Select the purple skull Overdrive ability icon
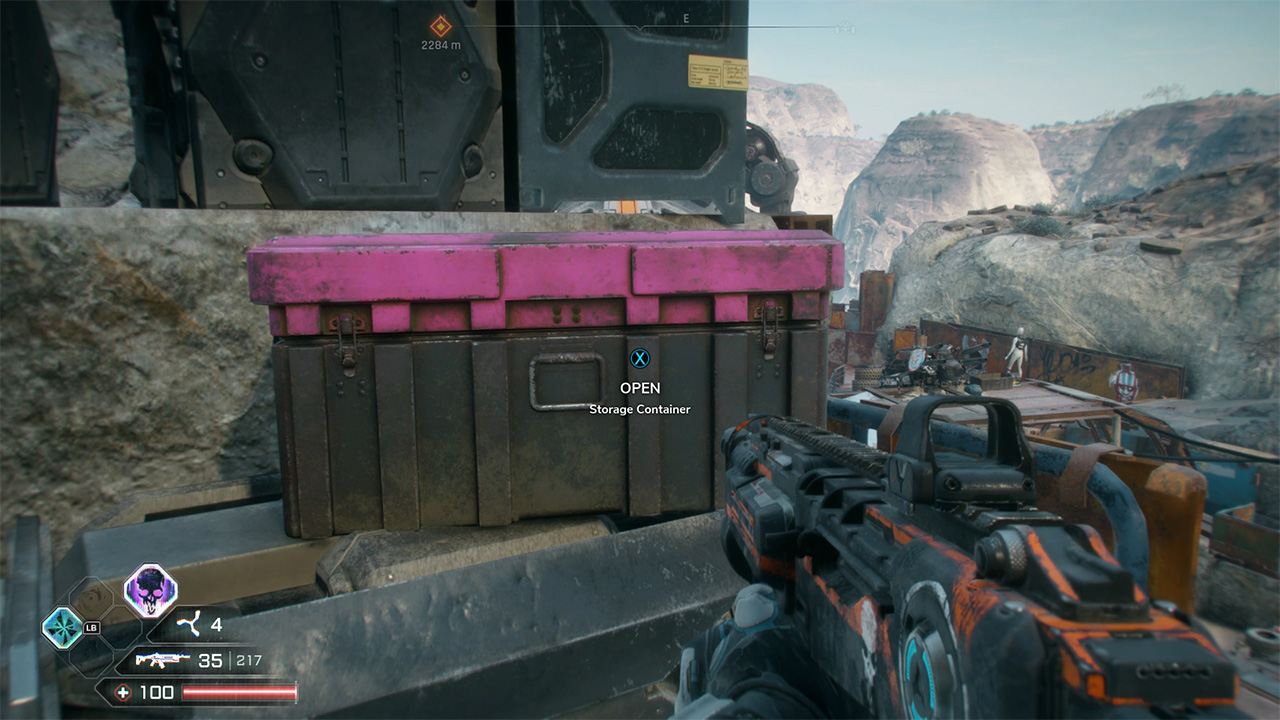 click(x=150, y=590)
